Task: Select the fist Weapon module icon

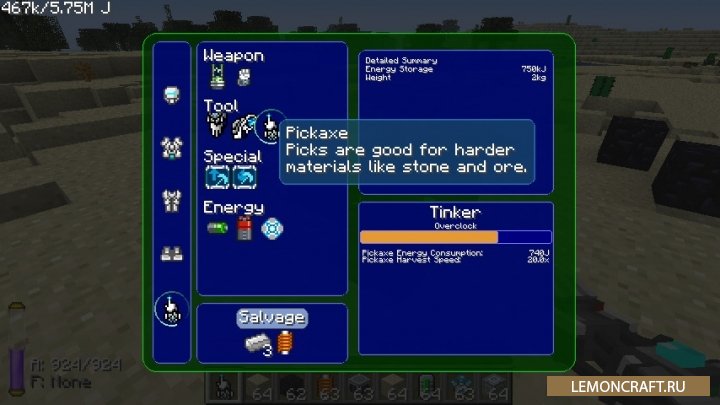Action: coord(243,75)
